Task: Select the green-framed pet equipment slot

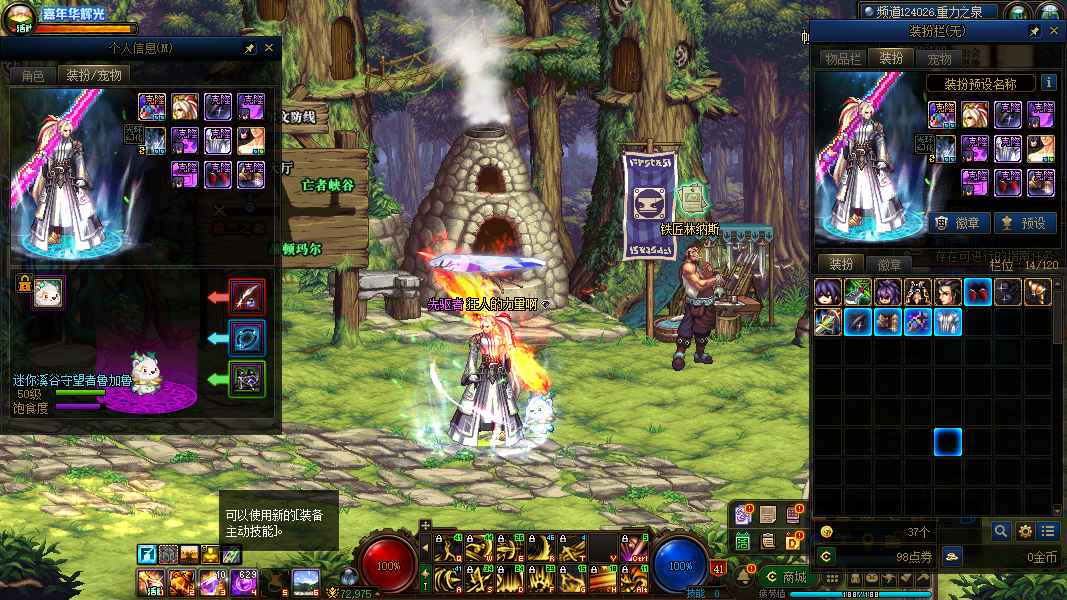Action: pyautogui.click(x=247, y=379)
